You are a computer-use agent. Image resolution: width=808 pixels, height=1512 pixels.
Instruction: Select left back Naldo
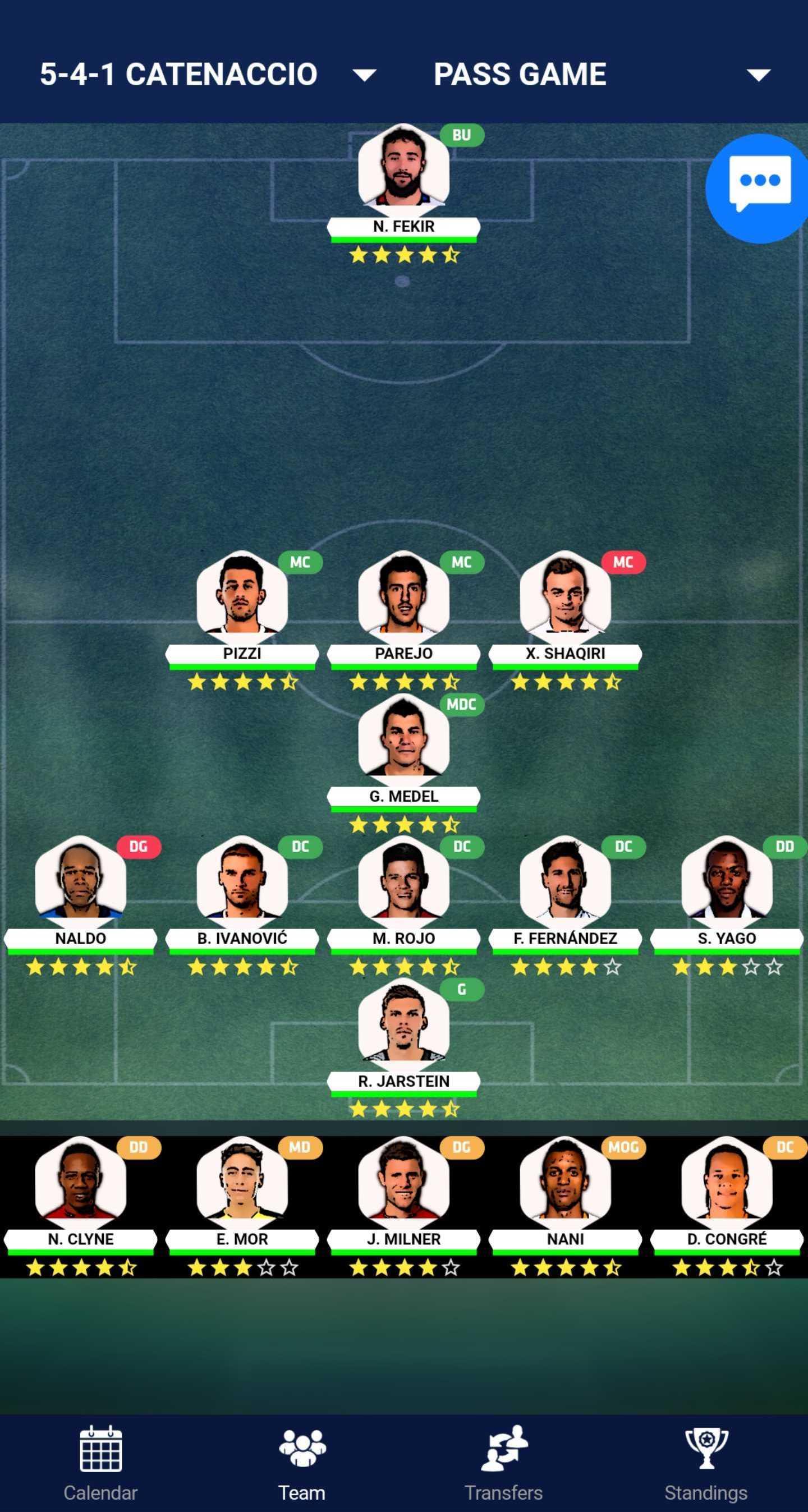80,882
